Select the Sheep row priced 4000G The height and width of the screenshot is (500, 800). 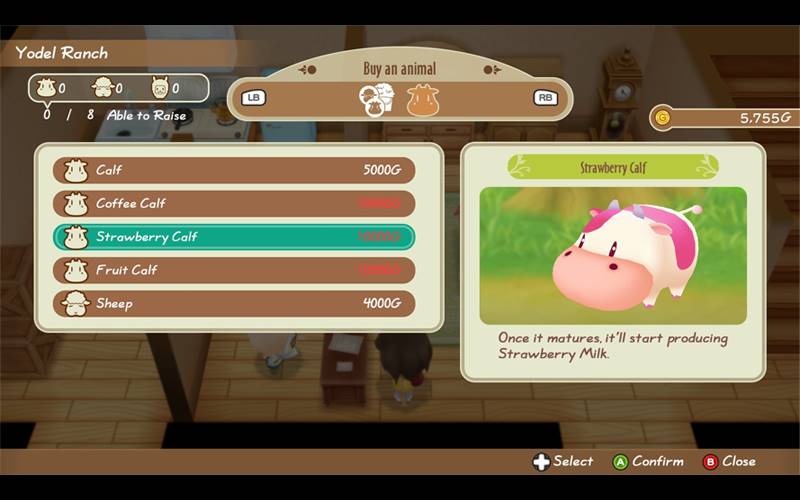(x=234, y=303)
